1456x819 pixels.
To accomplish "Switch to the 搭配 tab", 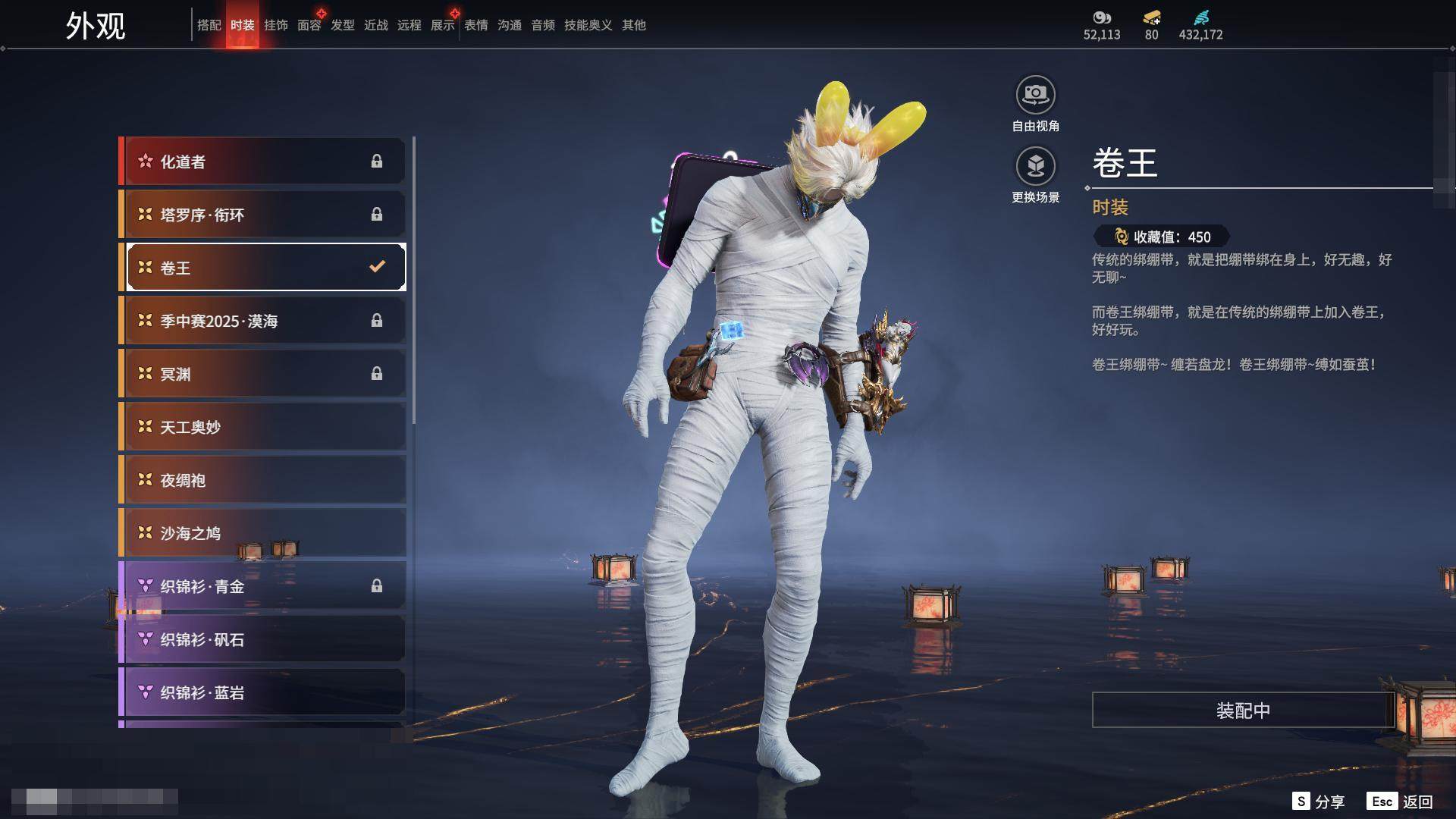I will [x=209, y=25].
